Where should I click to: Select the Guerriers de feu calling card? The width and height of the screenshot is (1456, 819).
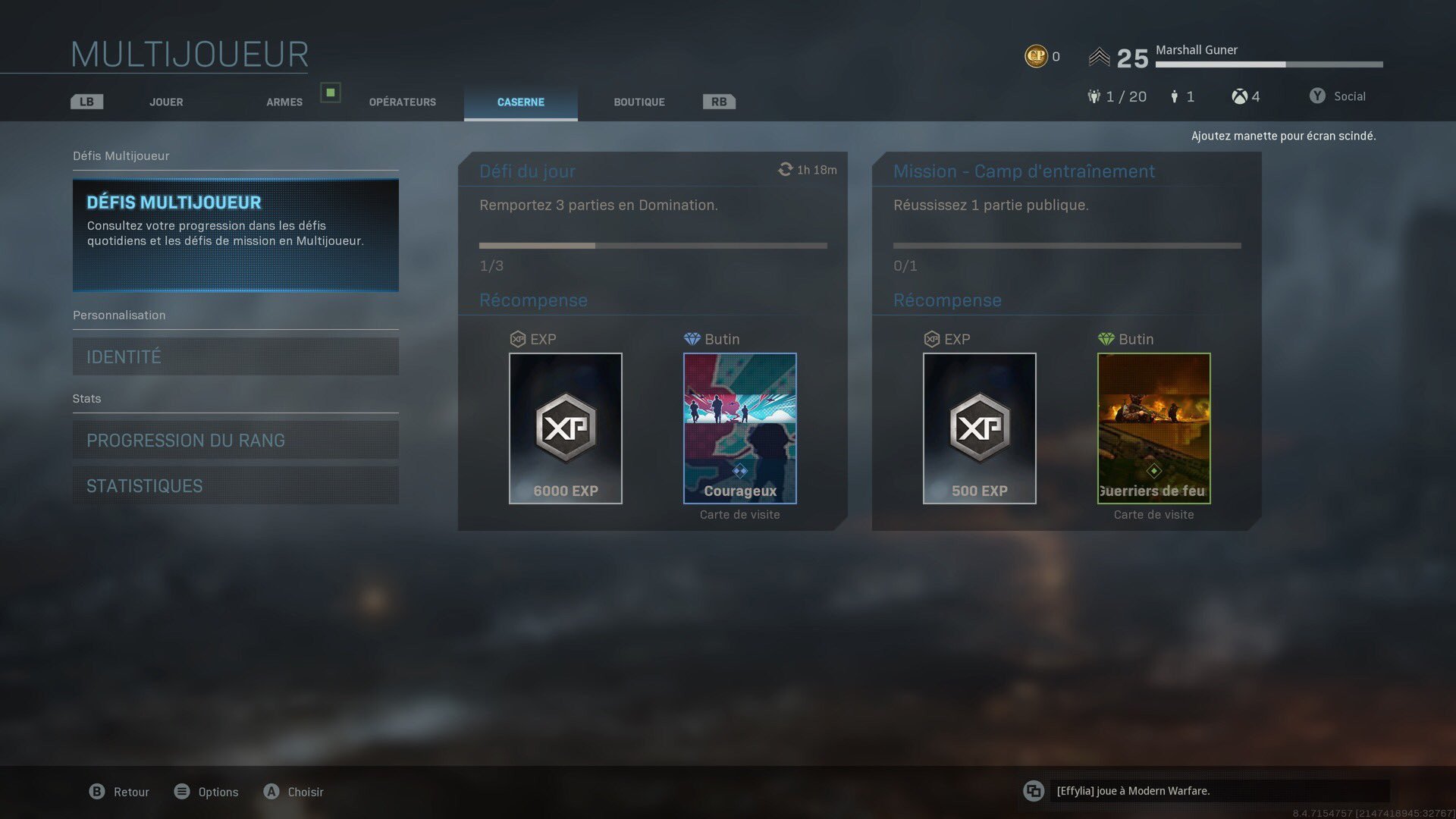point(1153,427)
